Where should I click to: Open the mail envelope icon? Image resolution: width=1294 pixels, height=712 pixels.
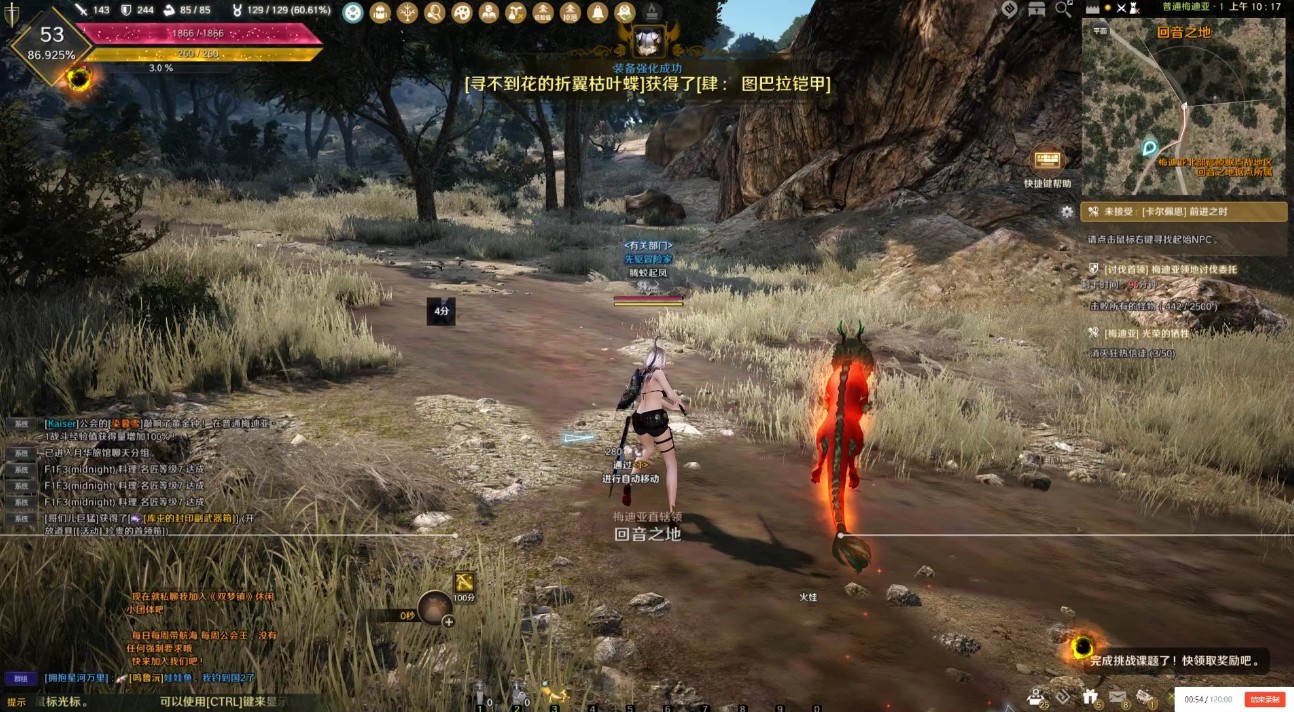tap(1117, 695)
